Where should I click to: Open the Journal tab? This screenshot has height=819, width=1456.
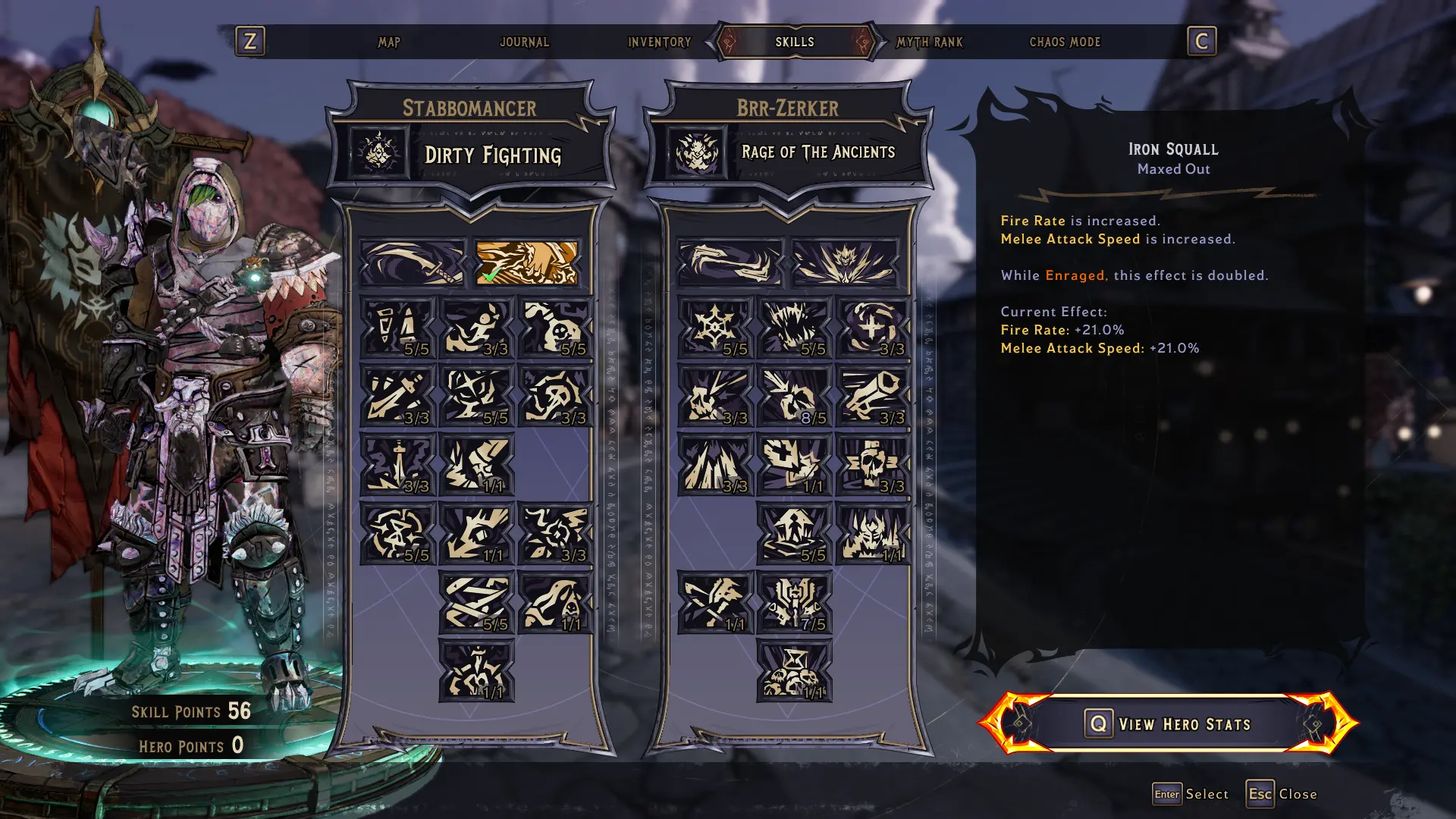(524, 42)
